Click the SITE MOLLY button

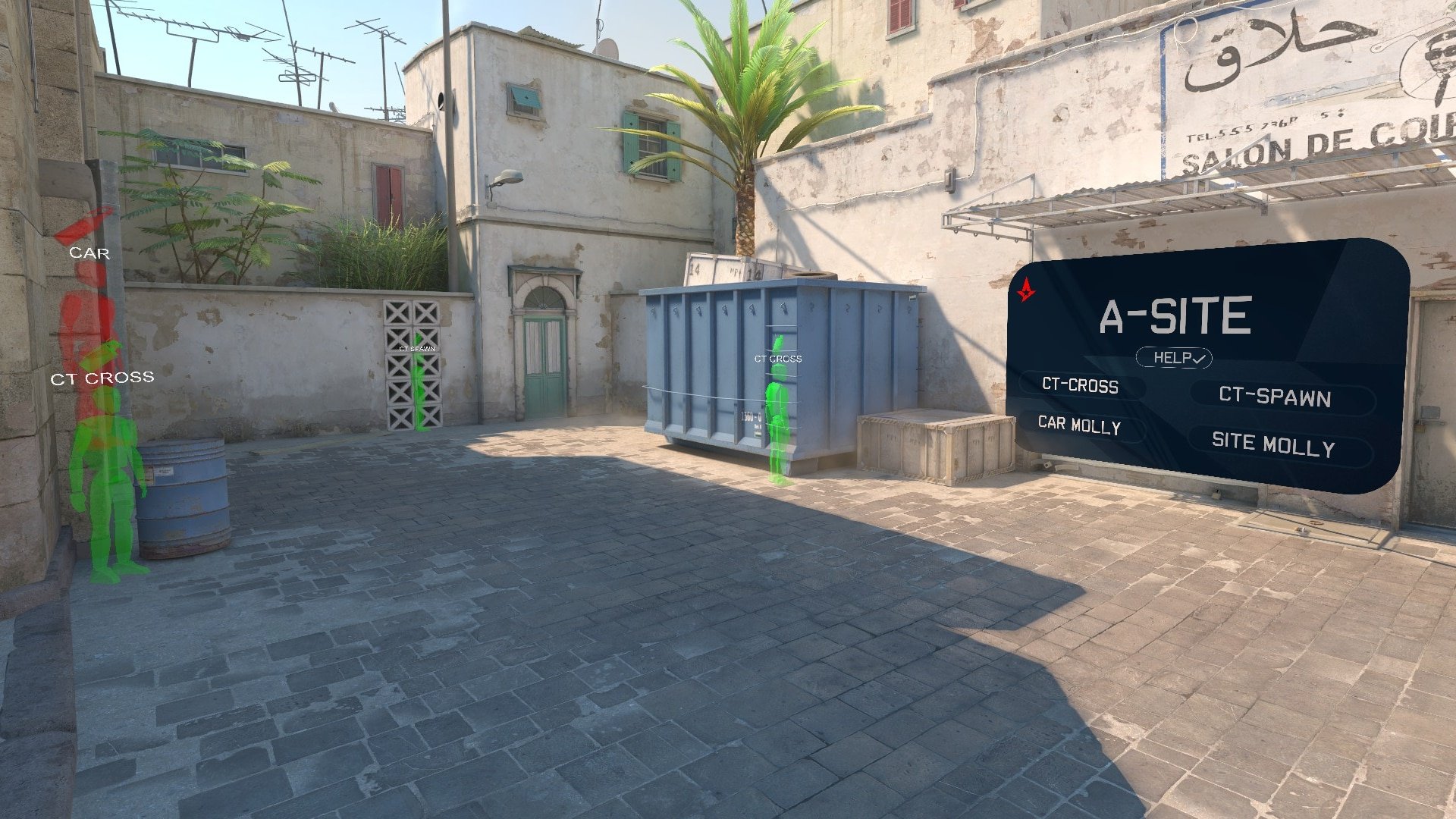1273,444
